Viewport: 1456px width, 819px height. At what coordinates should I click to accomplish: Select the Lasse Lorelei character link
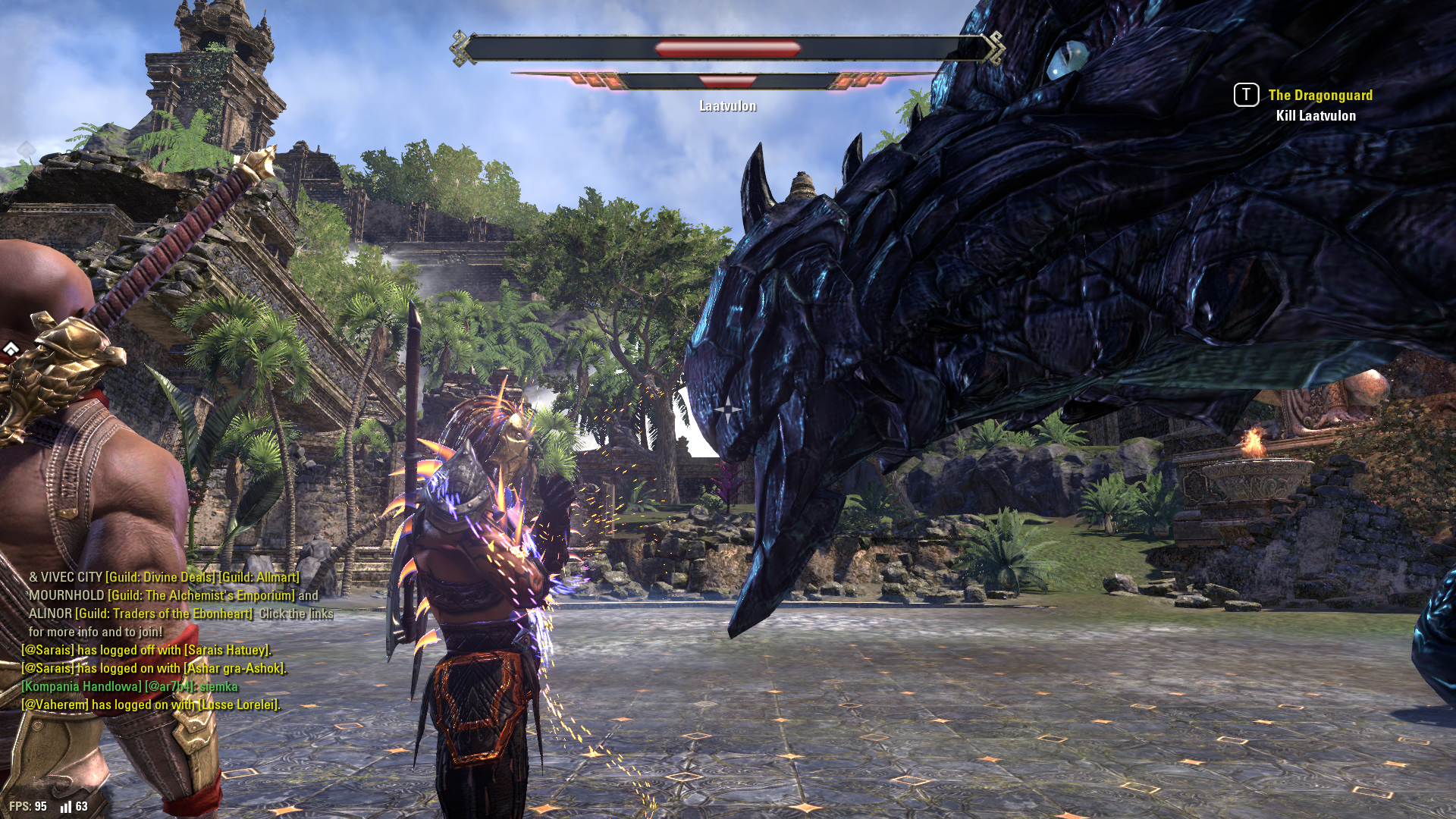pyautogui.click(x=238, y=705)
